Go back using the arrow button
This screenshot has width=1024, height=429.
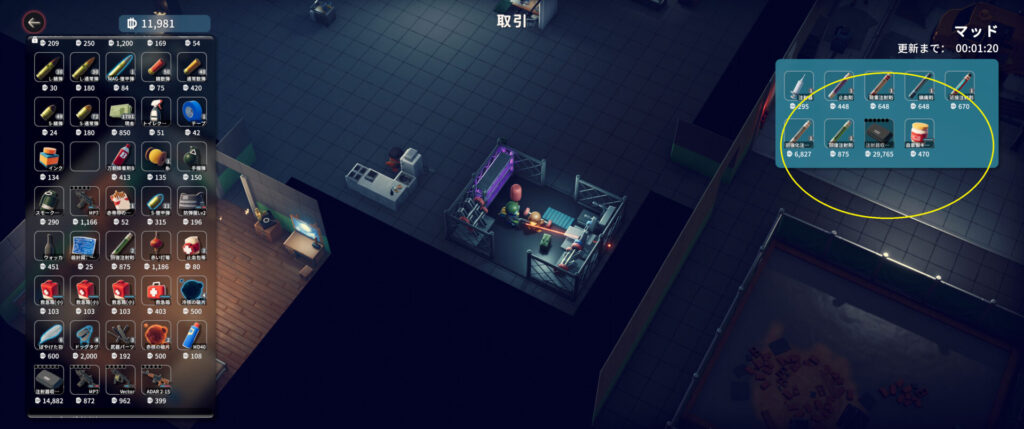tap(35, 22)
